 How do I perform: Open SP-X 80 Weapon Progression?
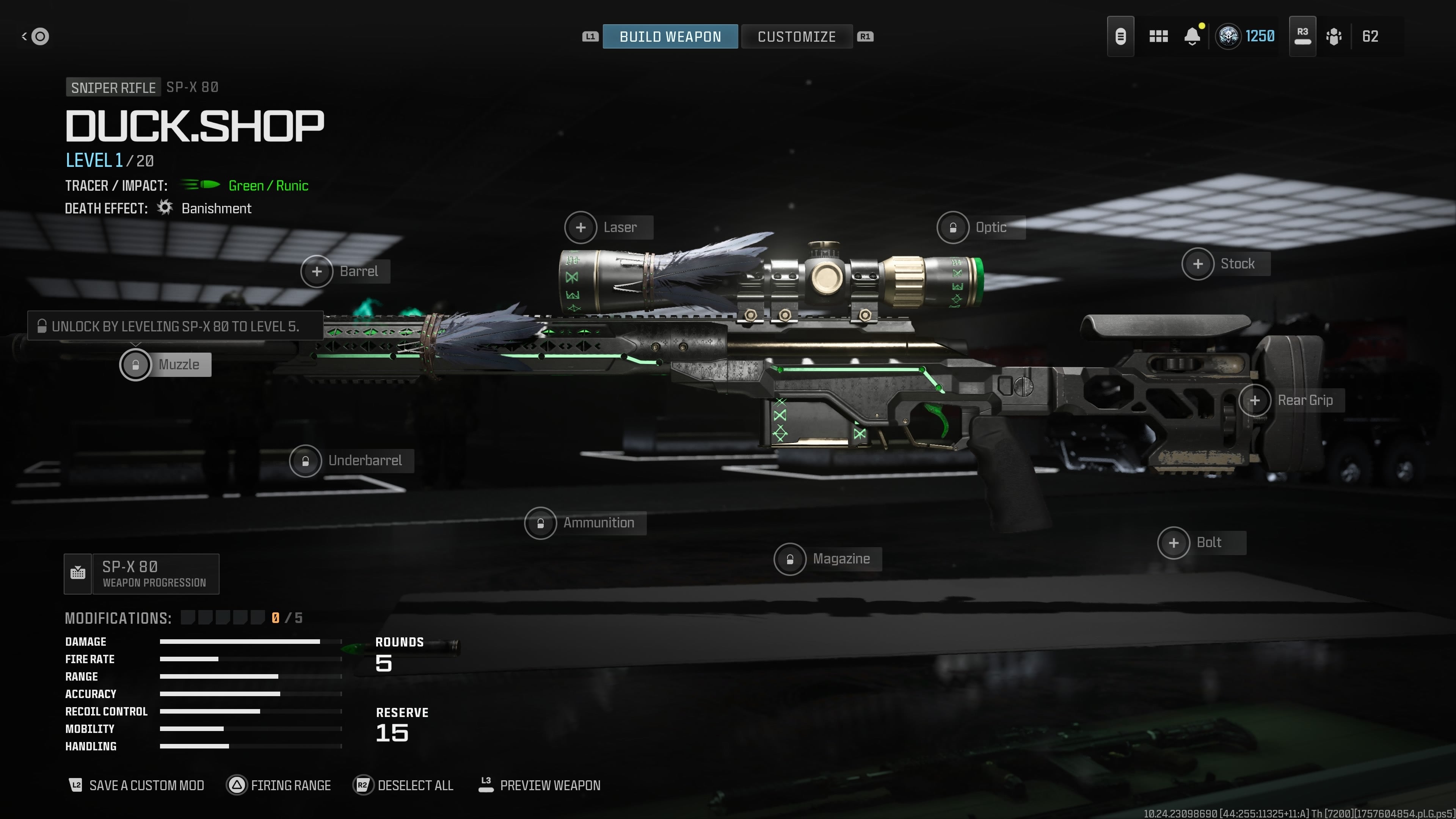click(x=142, y=574)
